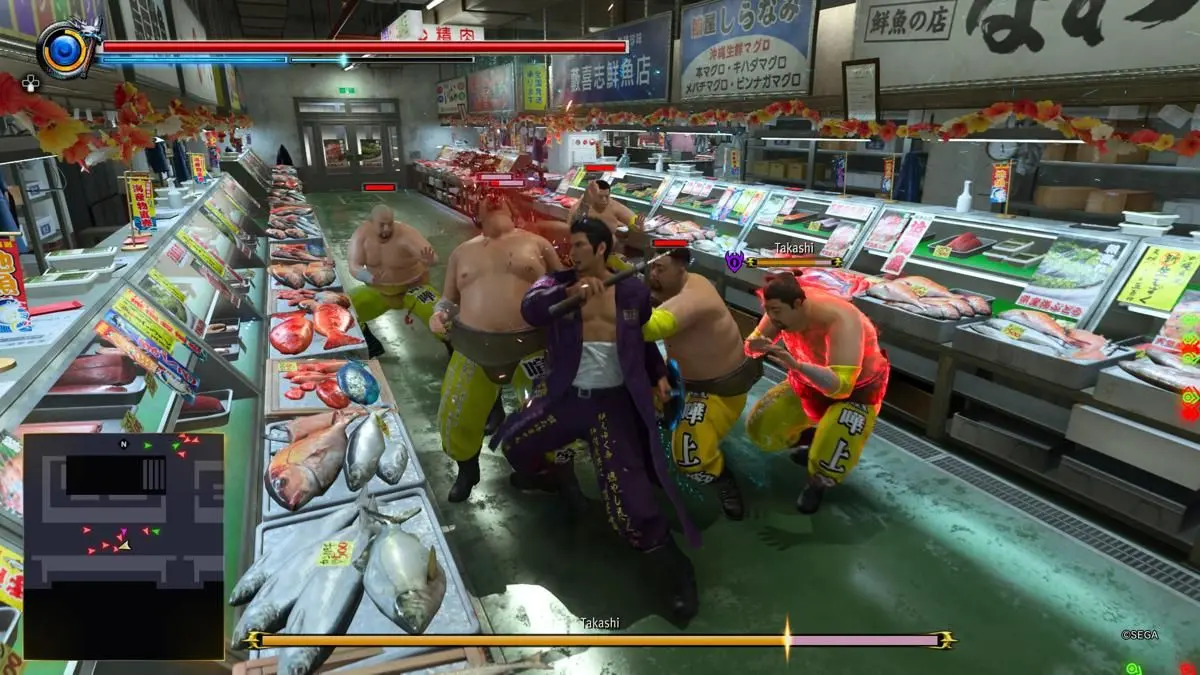Select the blue dragon heat gauge emblem
Image resolution: width=1200 pixels, height=675 pixels.
(x=65, y=50)
